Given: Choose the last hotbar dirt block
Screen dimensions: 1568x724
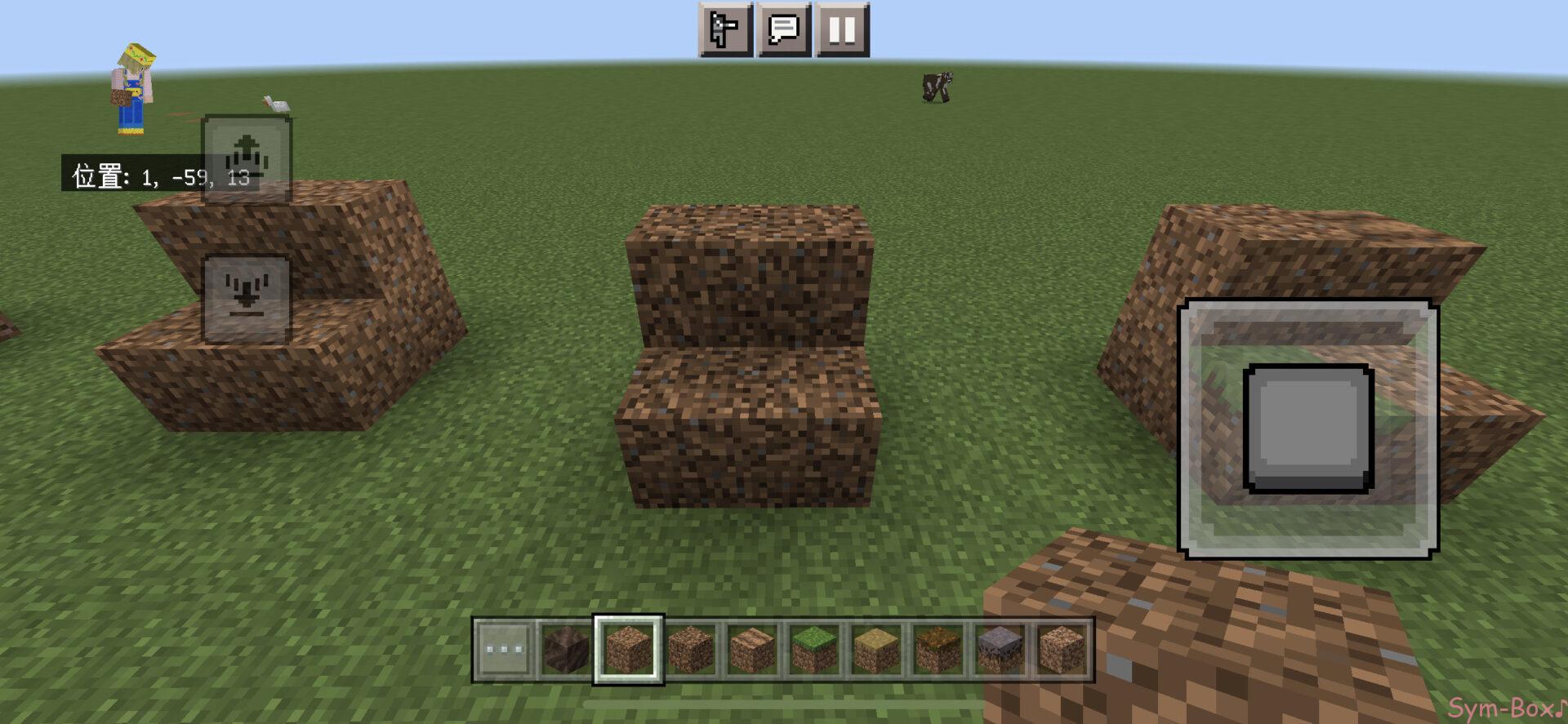Looking at the screenshot, I should (1062, 650).
